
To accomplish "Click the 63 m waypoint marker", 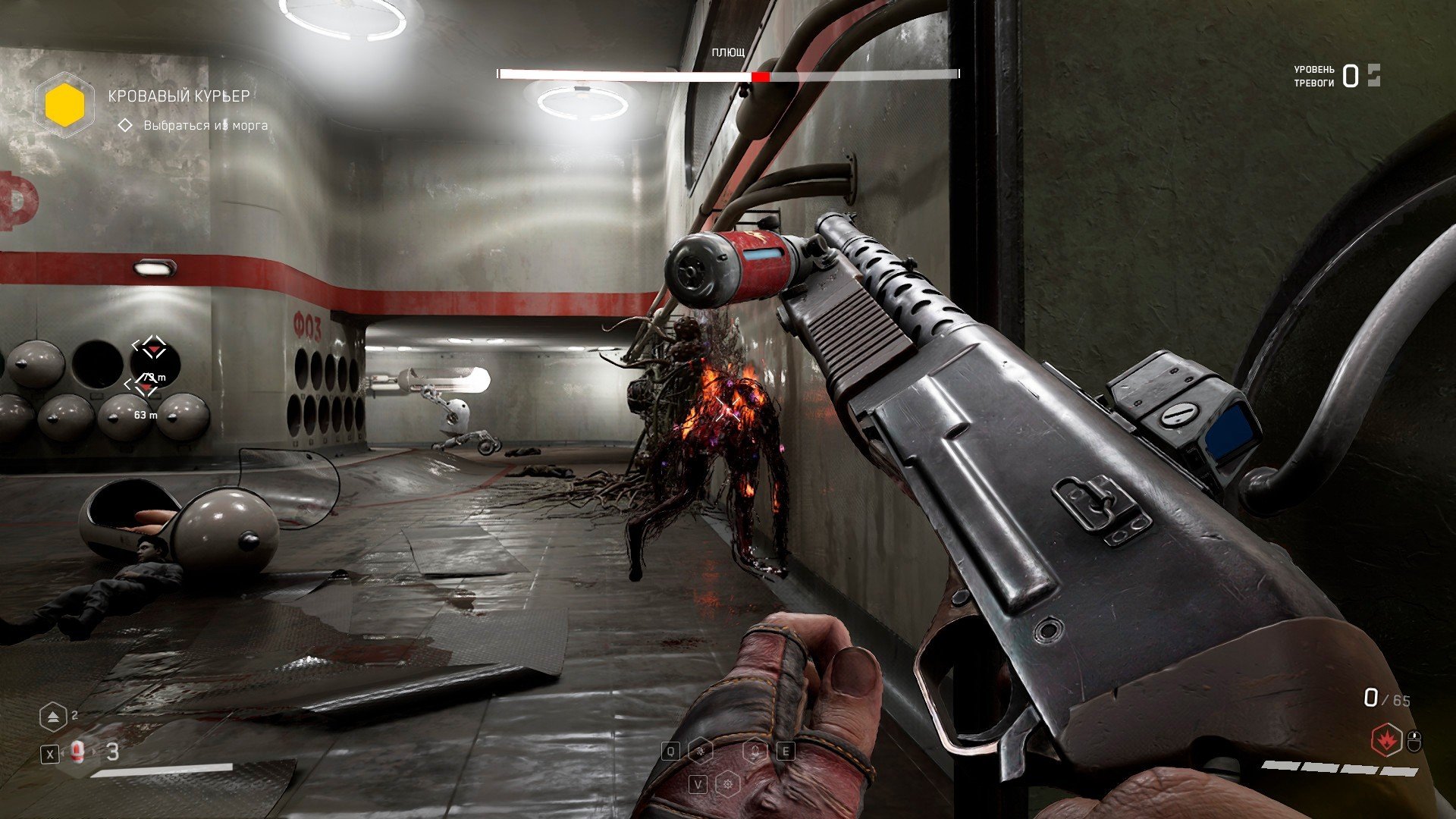I will pyautogui.click(x=144, y=388).
